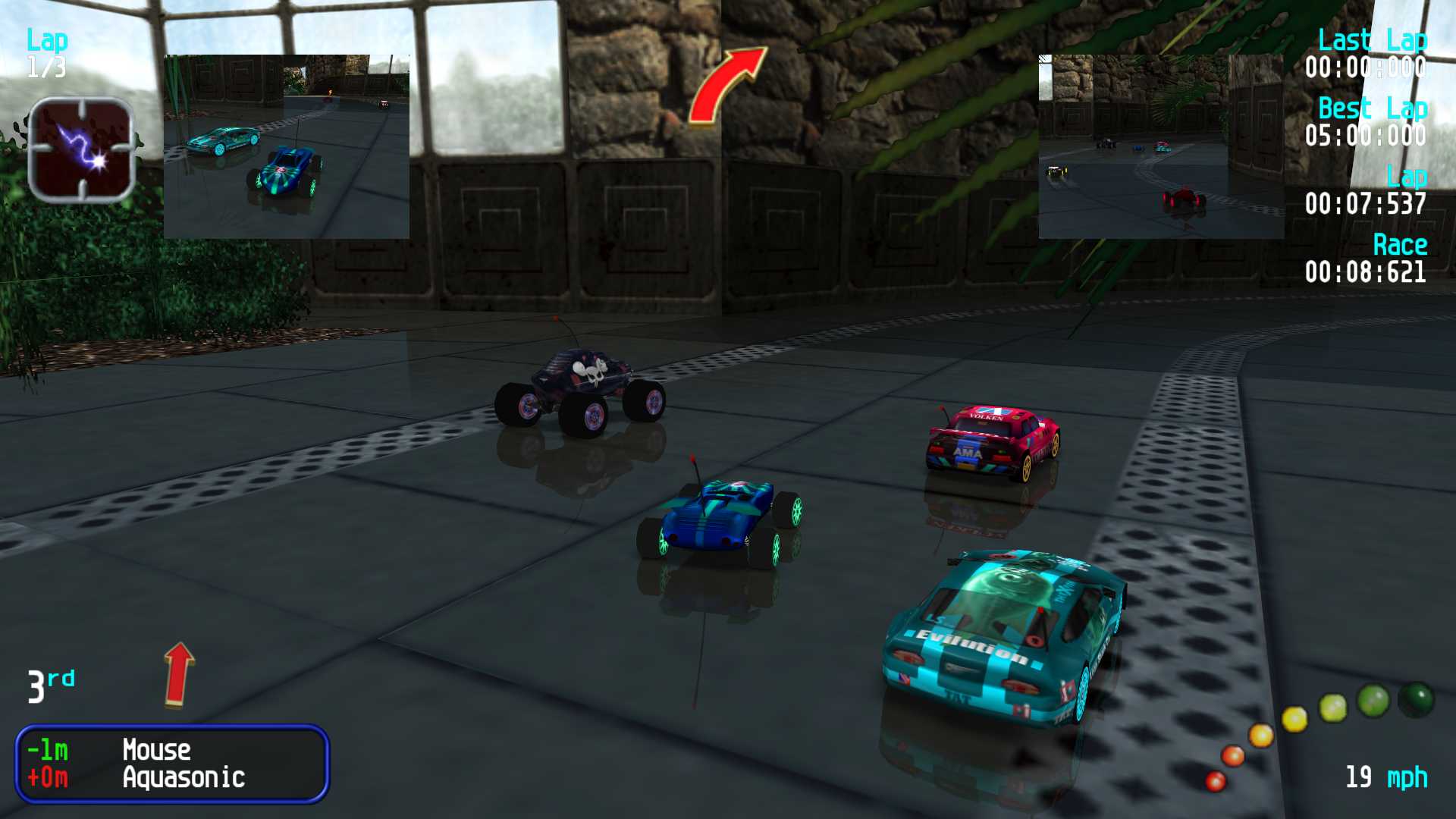Screen dimensions: 1456x819
Task: Open the right rearview mirror inset
Action: (1160, 144)
